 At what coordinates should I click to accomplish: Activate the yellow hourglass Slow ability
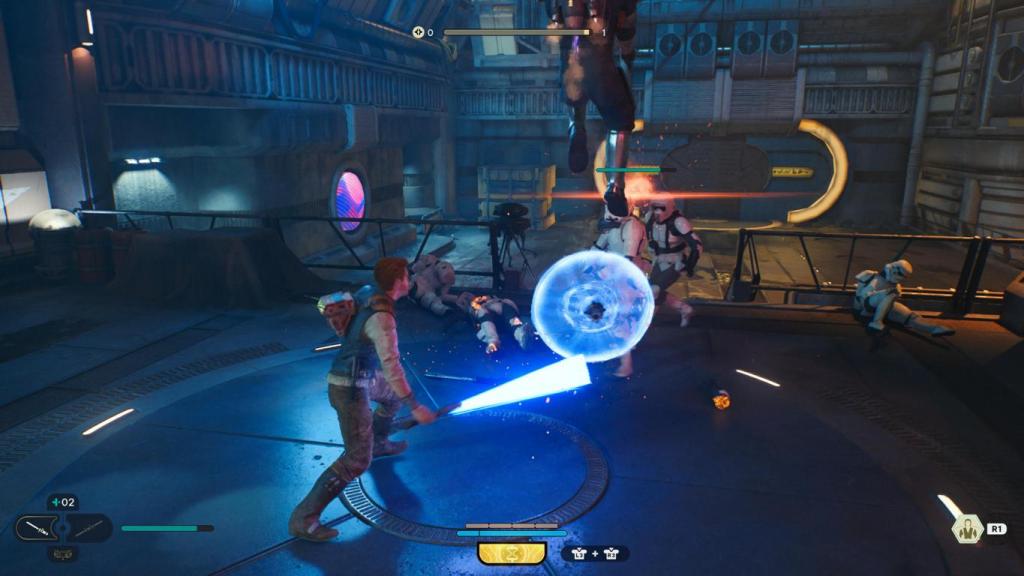[x=511, y=552]
